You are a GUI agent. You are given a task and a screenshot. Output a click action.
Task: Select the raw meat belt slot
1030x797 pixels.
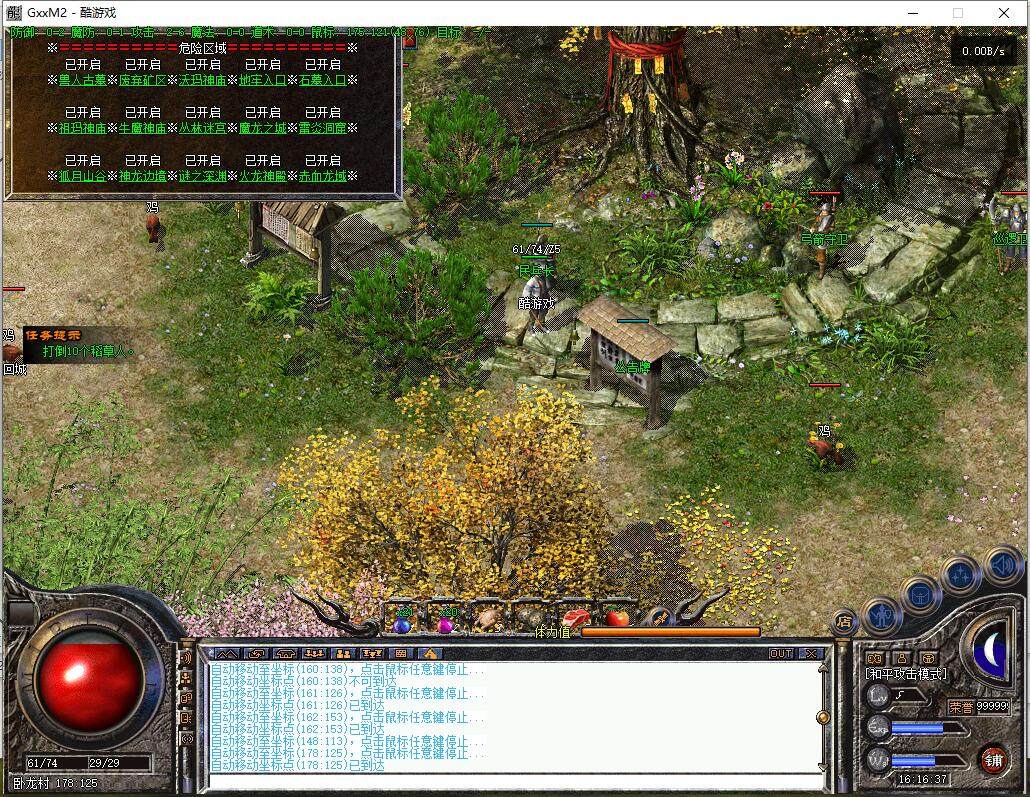[x=574, y=618]
